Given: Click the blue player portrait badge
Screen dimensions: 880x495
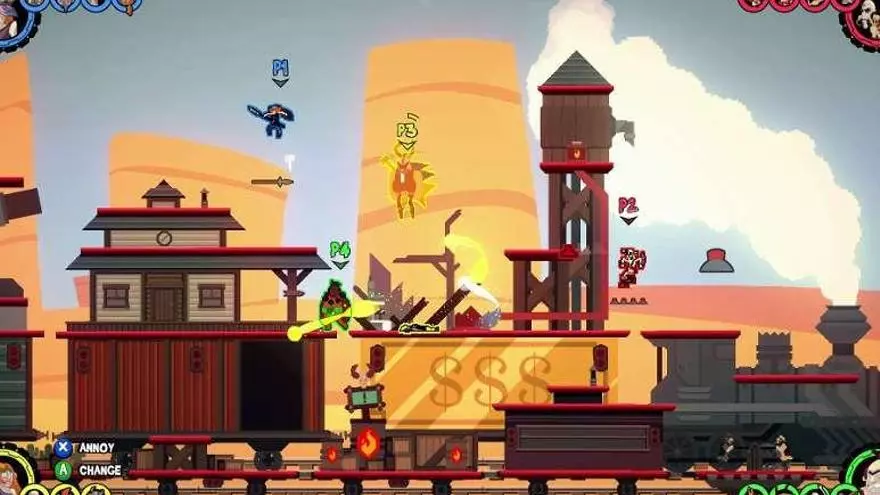Looking at the screenshot, I should (14, 18).
